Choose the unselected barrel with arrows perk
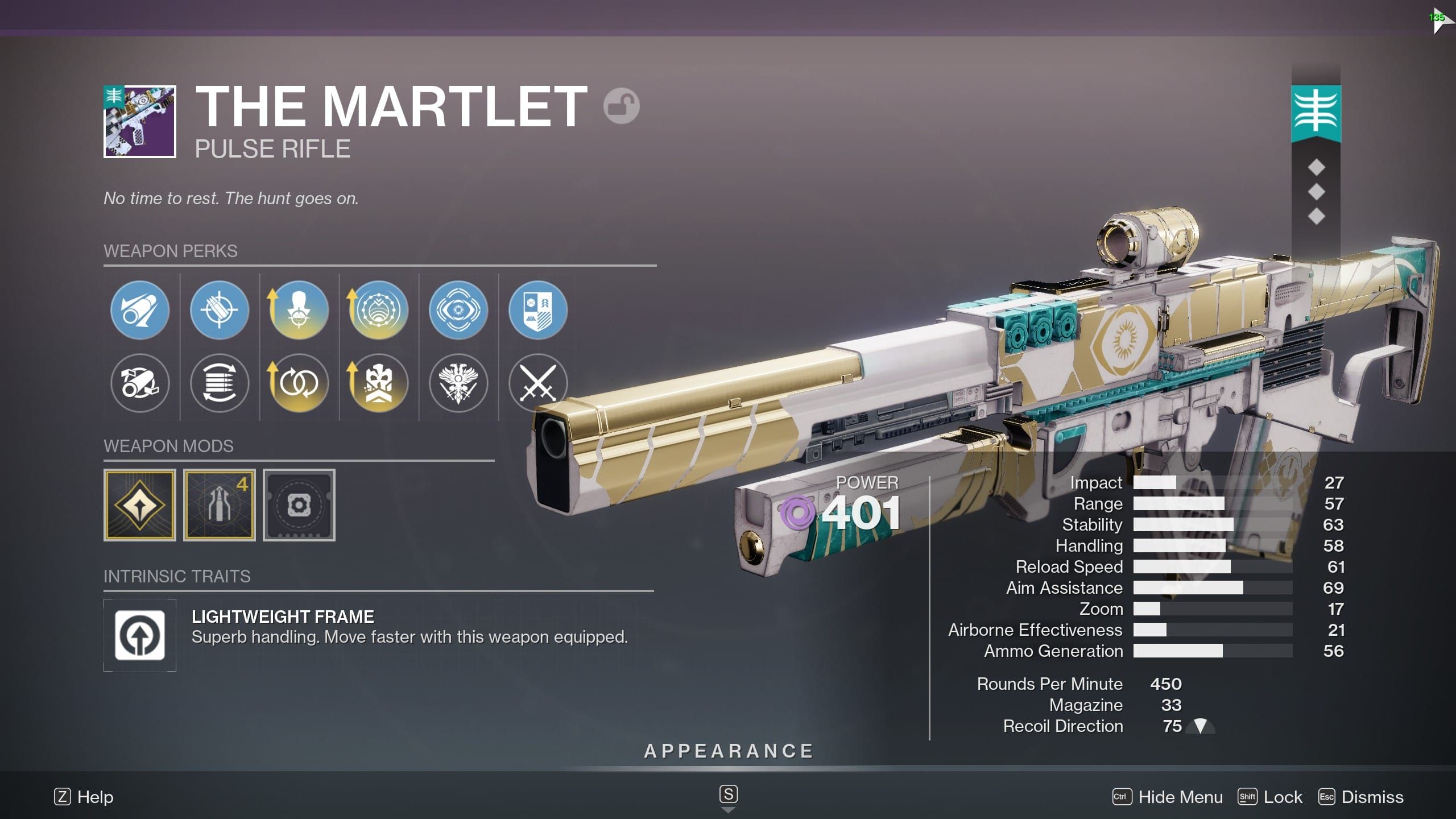Image resolution: width=1456 pixels, height=819 pixels. [140, 383]
